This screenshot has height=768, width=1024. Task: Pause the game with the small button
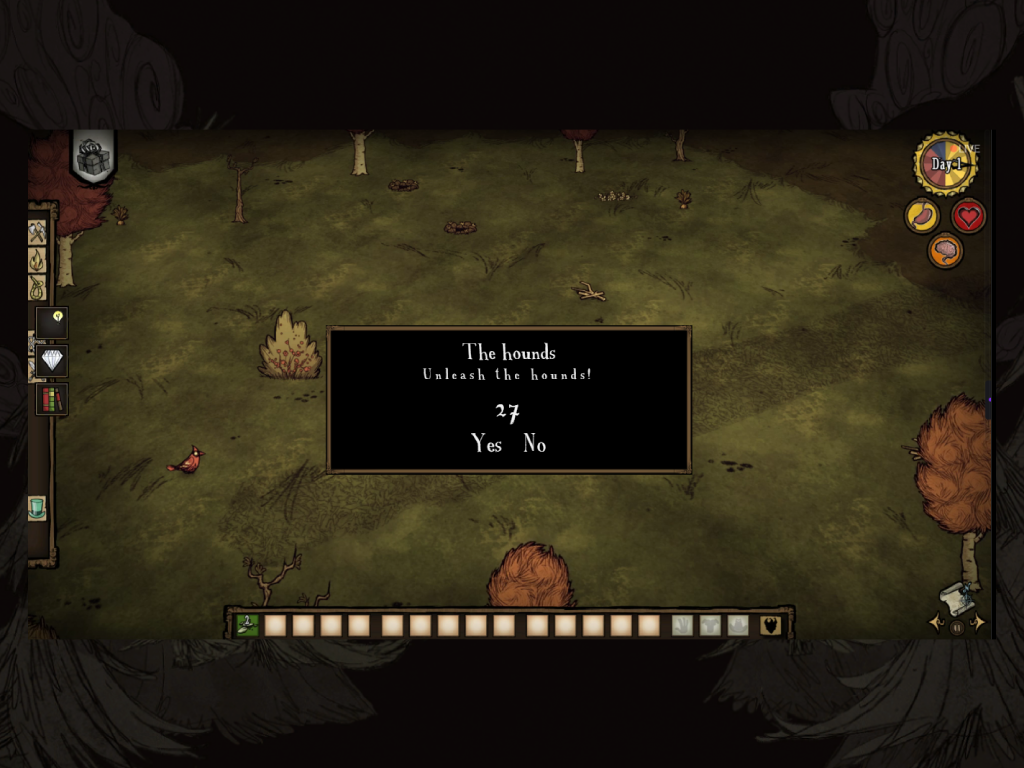[956, 628]
